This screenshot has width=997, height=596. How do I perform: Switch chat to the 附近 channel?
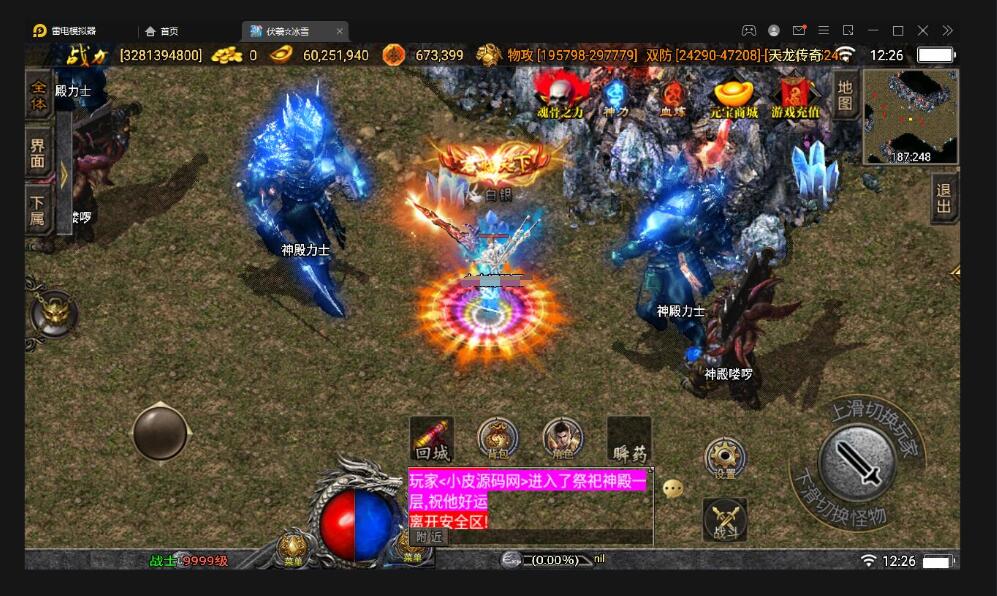[429, 537]
